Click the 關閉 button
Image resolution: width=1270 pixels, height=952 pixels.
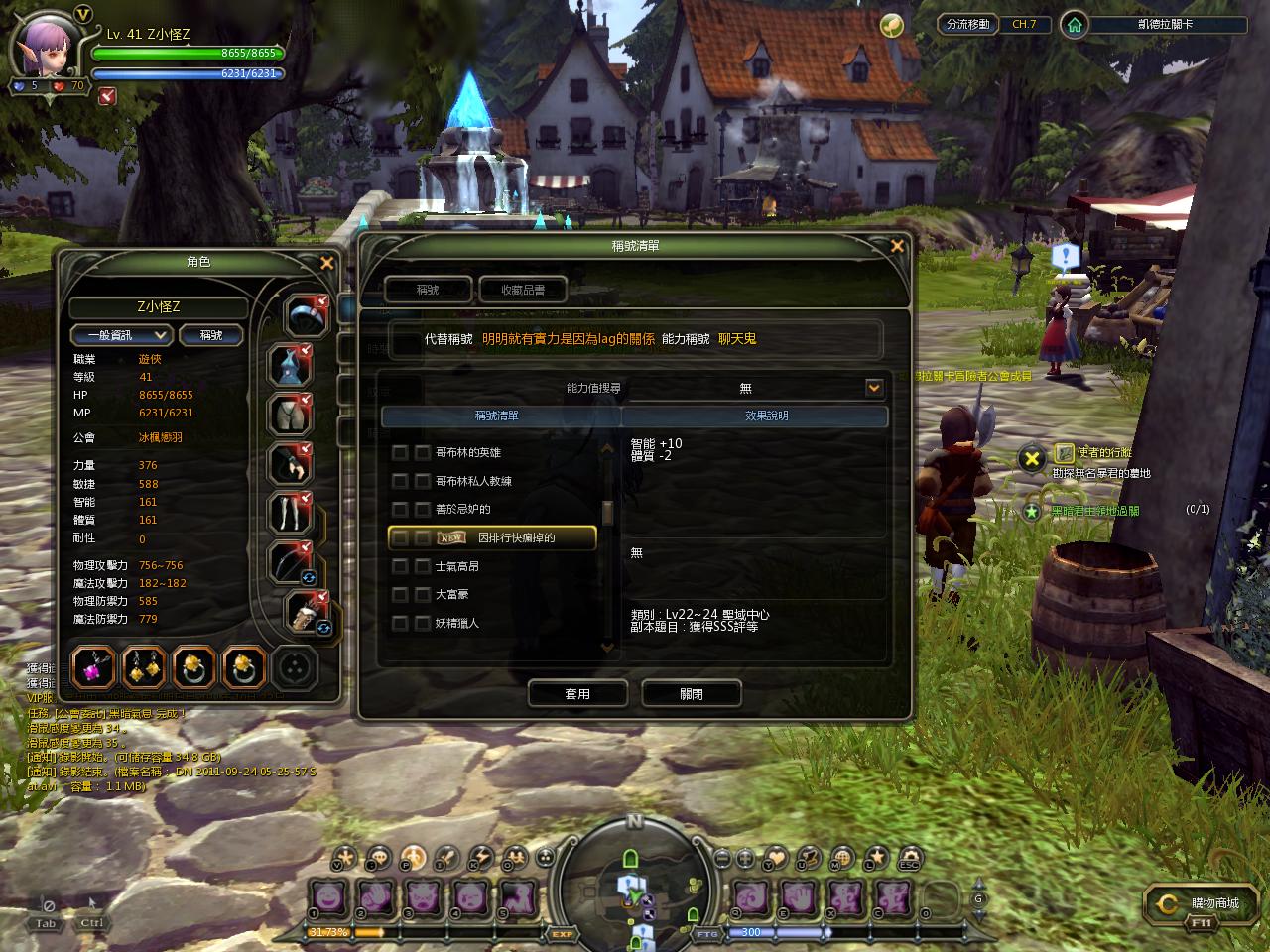pyautogui.click(x=692, y=694)
